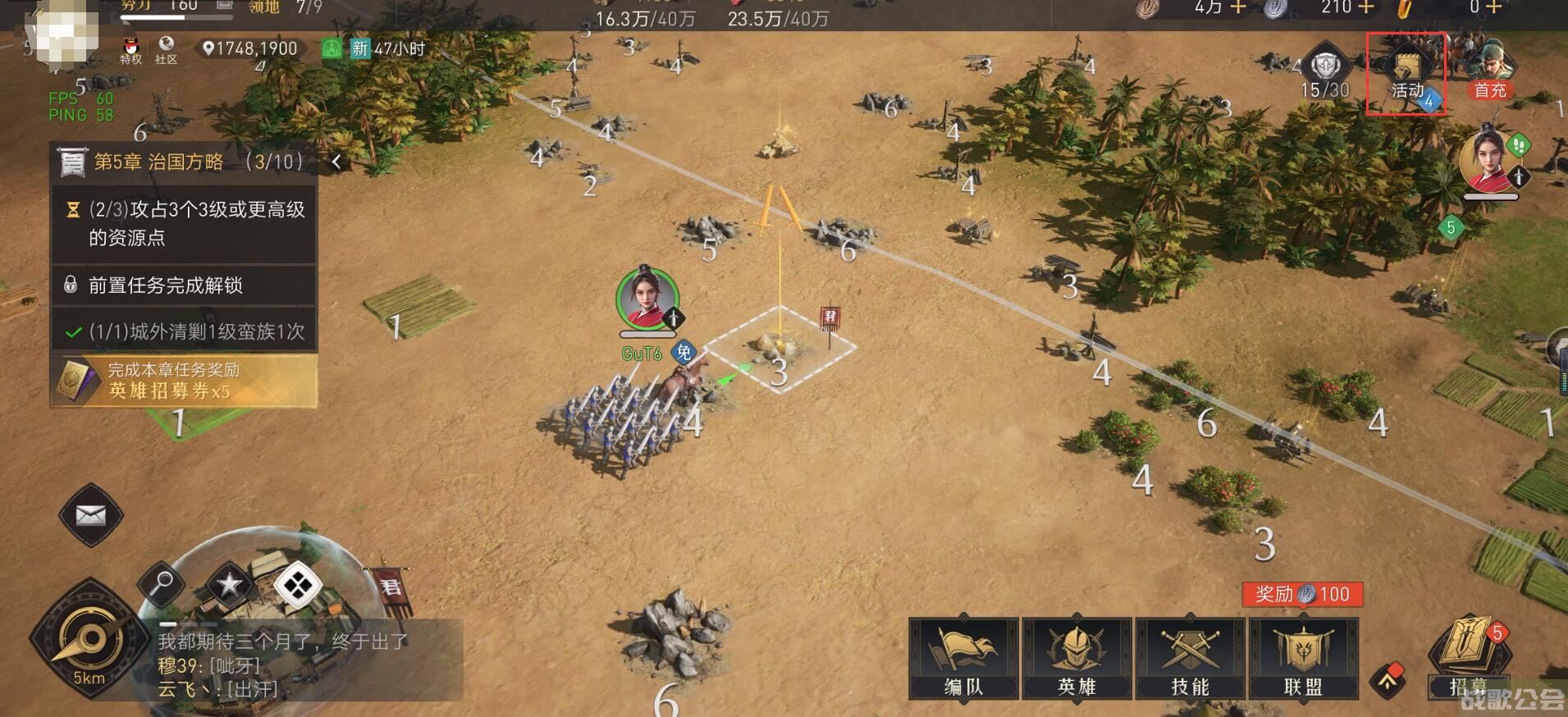Open the four-diamond city grid icon
The height and width of the screenshot is (717, 1568).
(297, 586)
